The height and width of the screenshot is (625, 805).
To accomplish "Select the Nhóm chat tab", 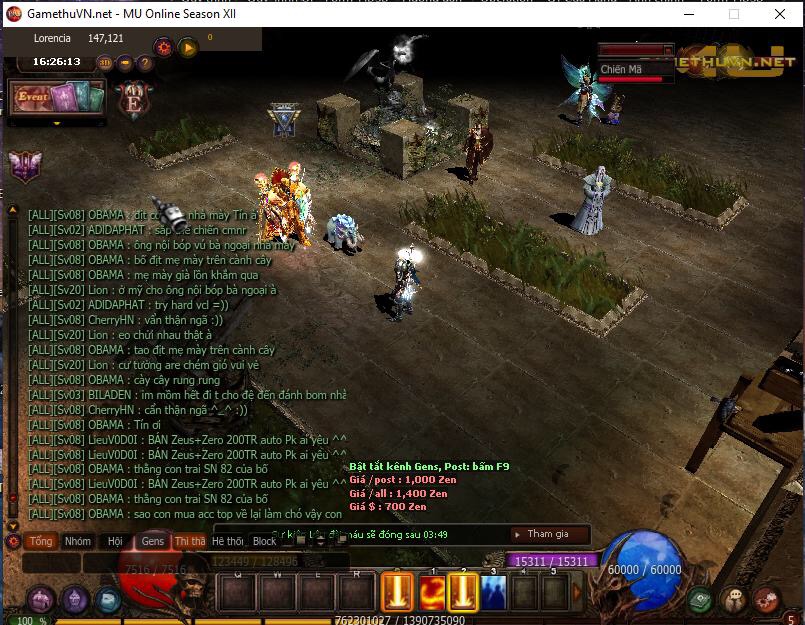I will (x=77, y=541).
